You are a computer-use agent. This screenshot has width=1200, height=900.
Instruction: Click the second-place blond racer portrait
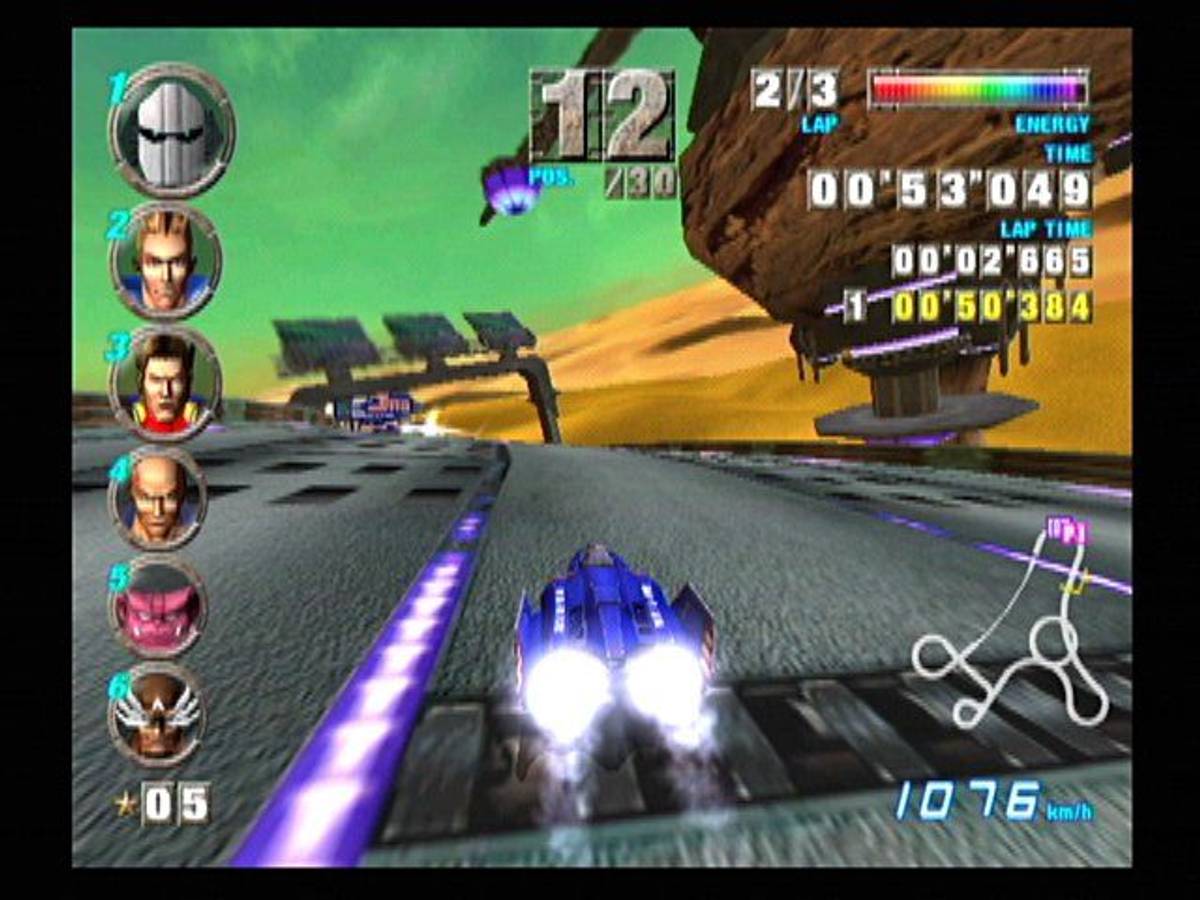click(x=166, y=261)
